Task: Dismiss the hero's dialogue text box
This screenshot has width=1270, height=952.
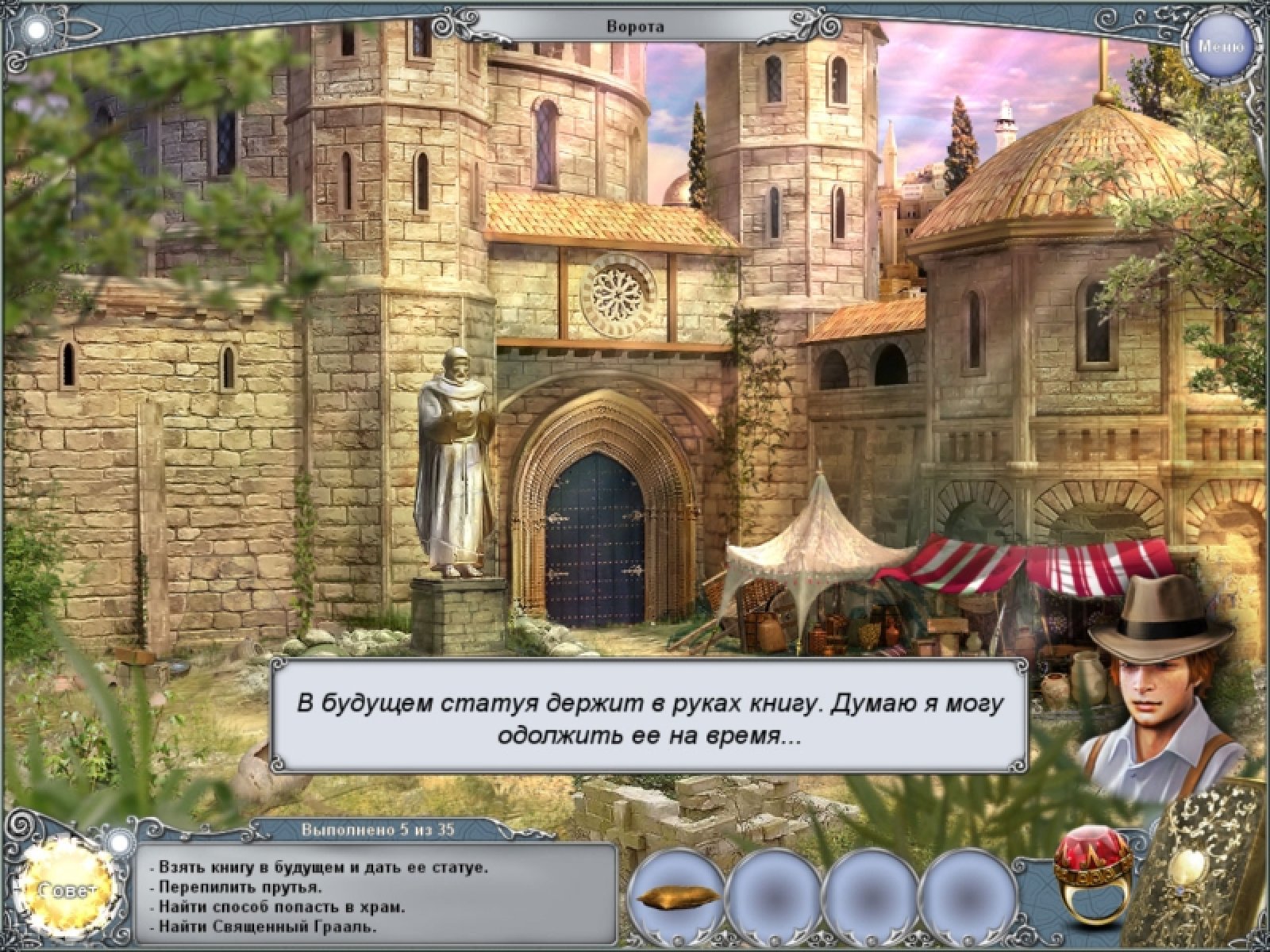Action: (651, 714)
